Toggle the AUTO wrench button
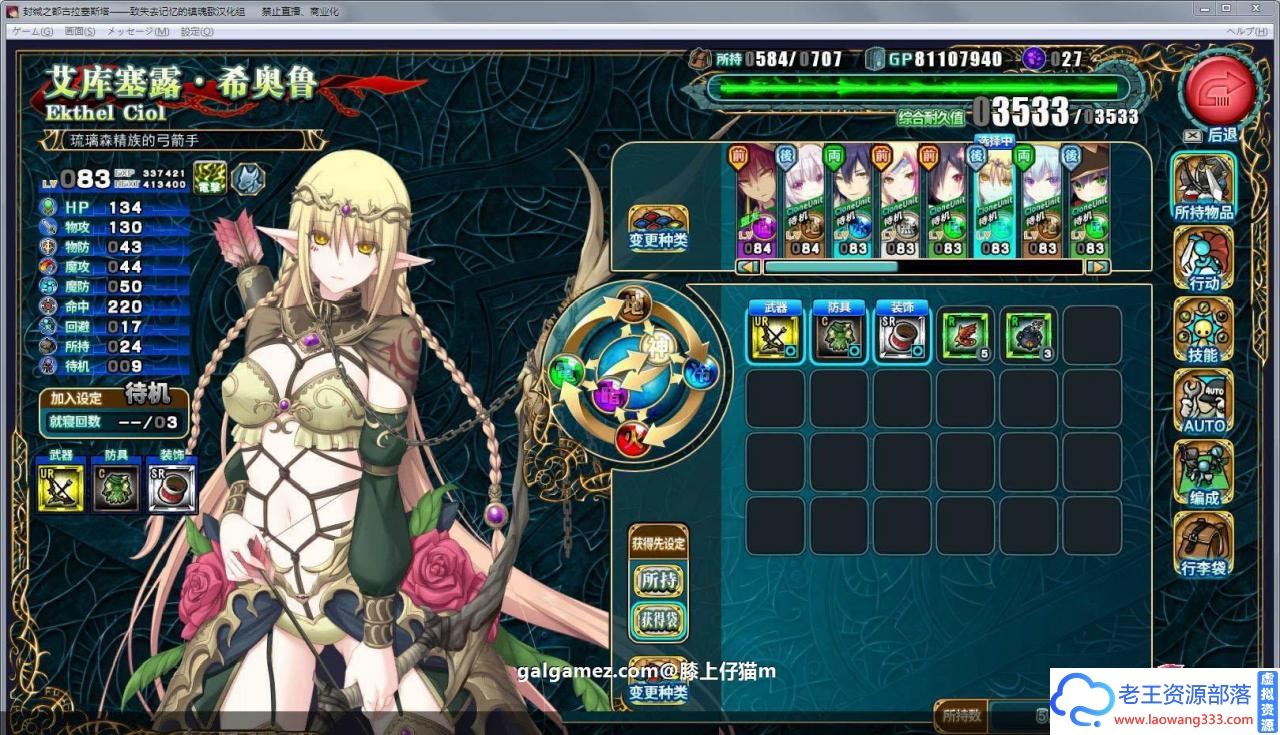 tap(1203, 402)
